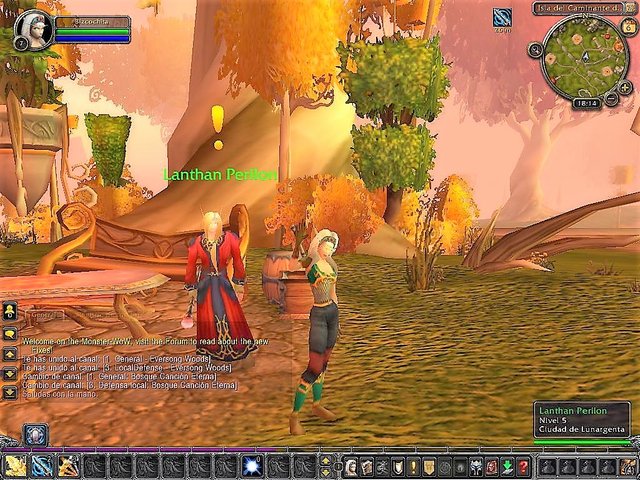The width and height of the screenshot is (640, 480).
Task: Select the General chat tab
Action: click(40, 315)
